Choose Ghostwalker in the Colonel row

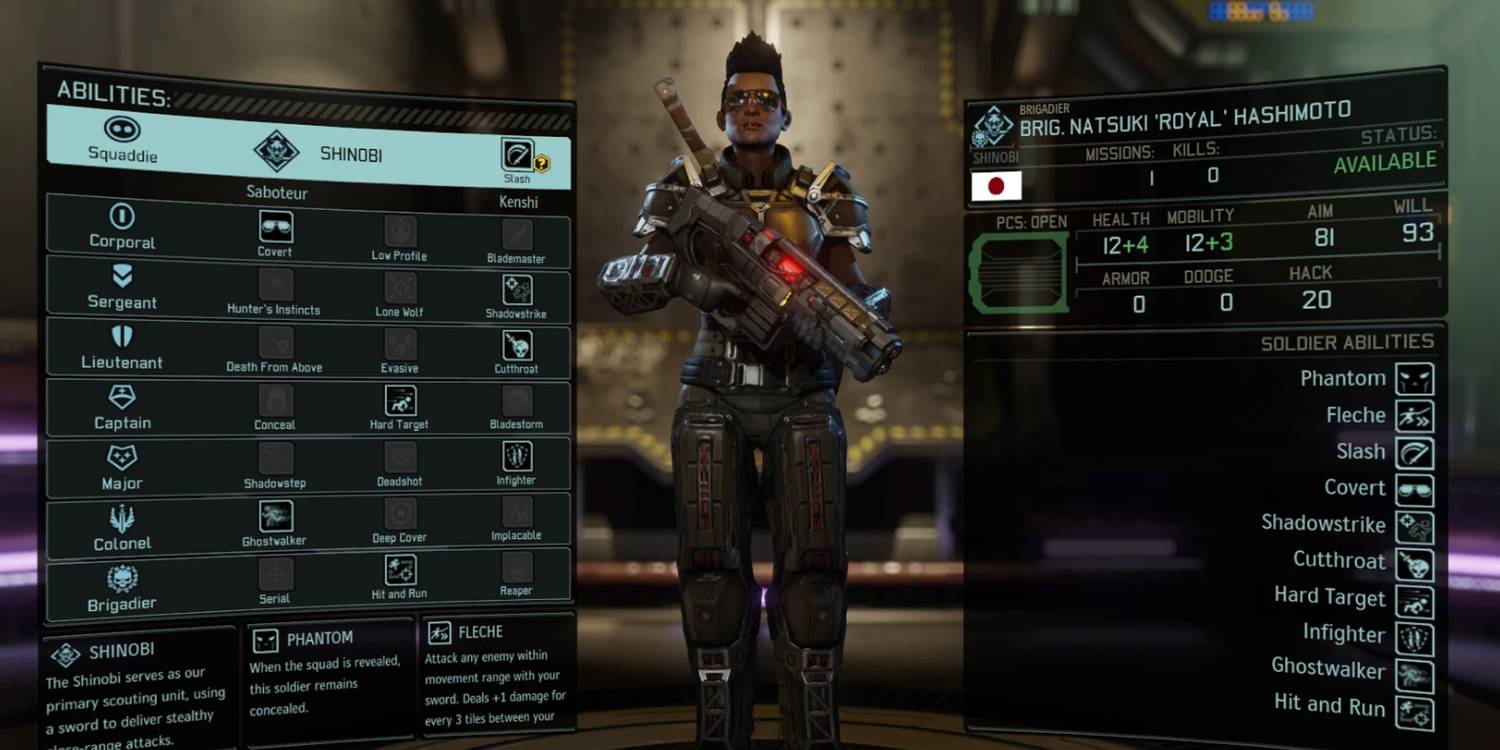pos(274,517)
